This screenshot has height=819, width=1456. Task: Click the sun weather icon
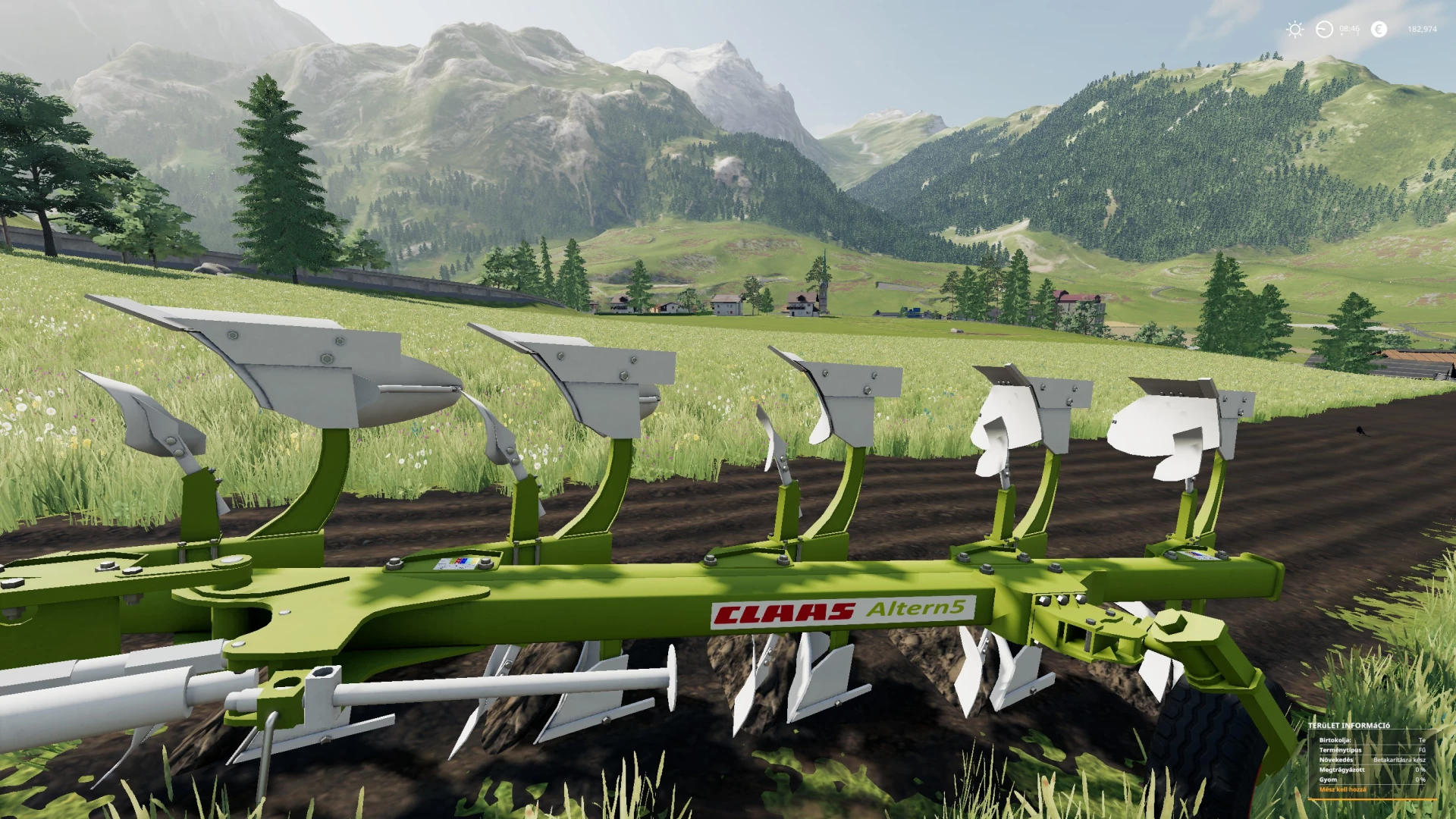[x=1294, y=30]
